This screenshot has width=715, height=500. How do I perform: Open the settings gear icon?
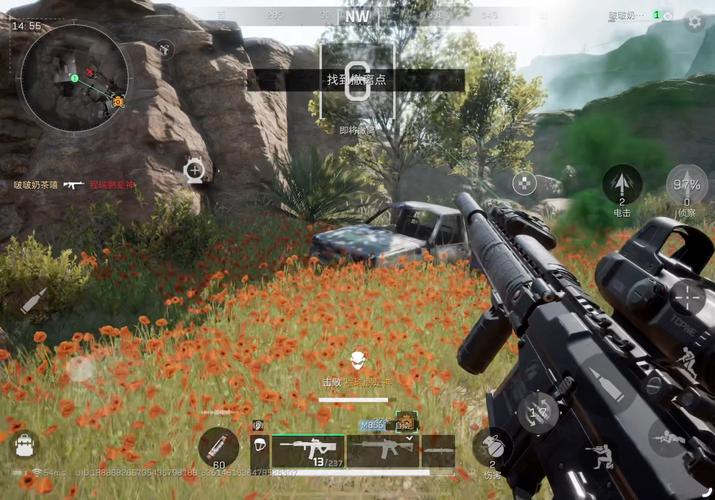[x=694, y=21]
